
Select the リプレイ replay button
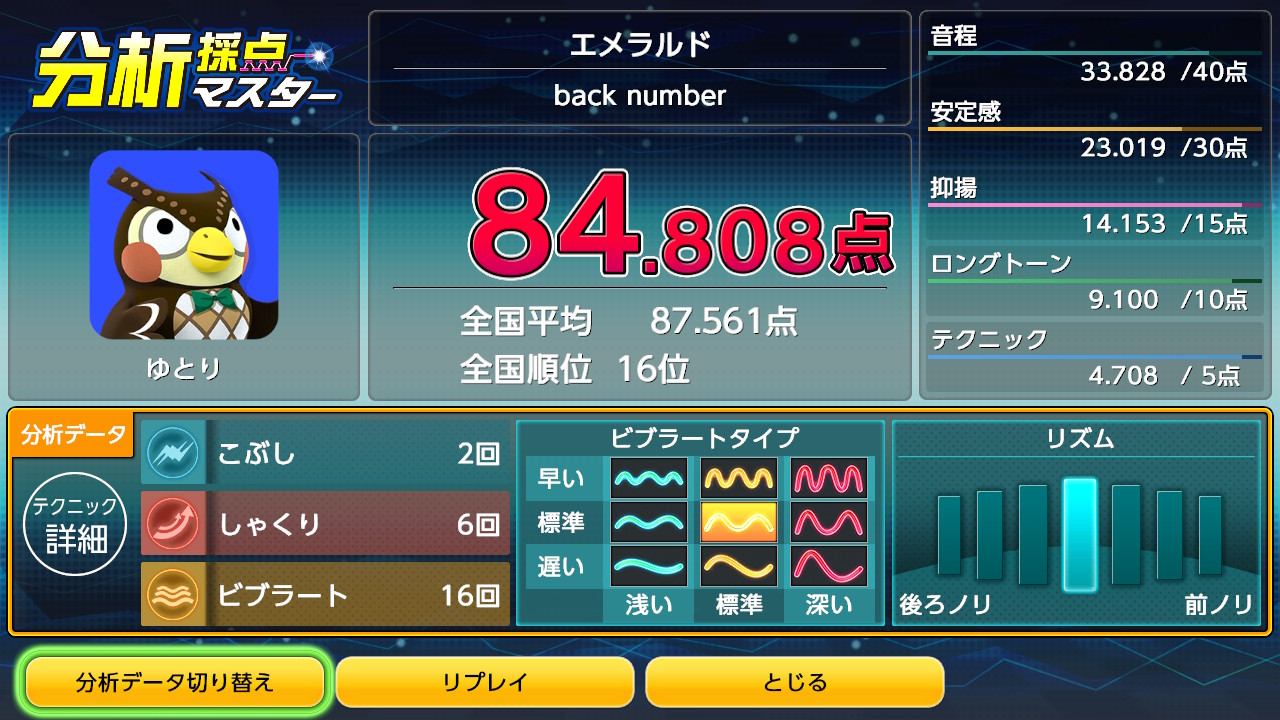(485, 683)
